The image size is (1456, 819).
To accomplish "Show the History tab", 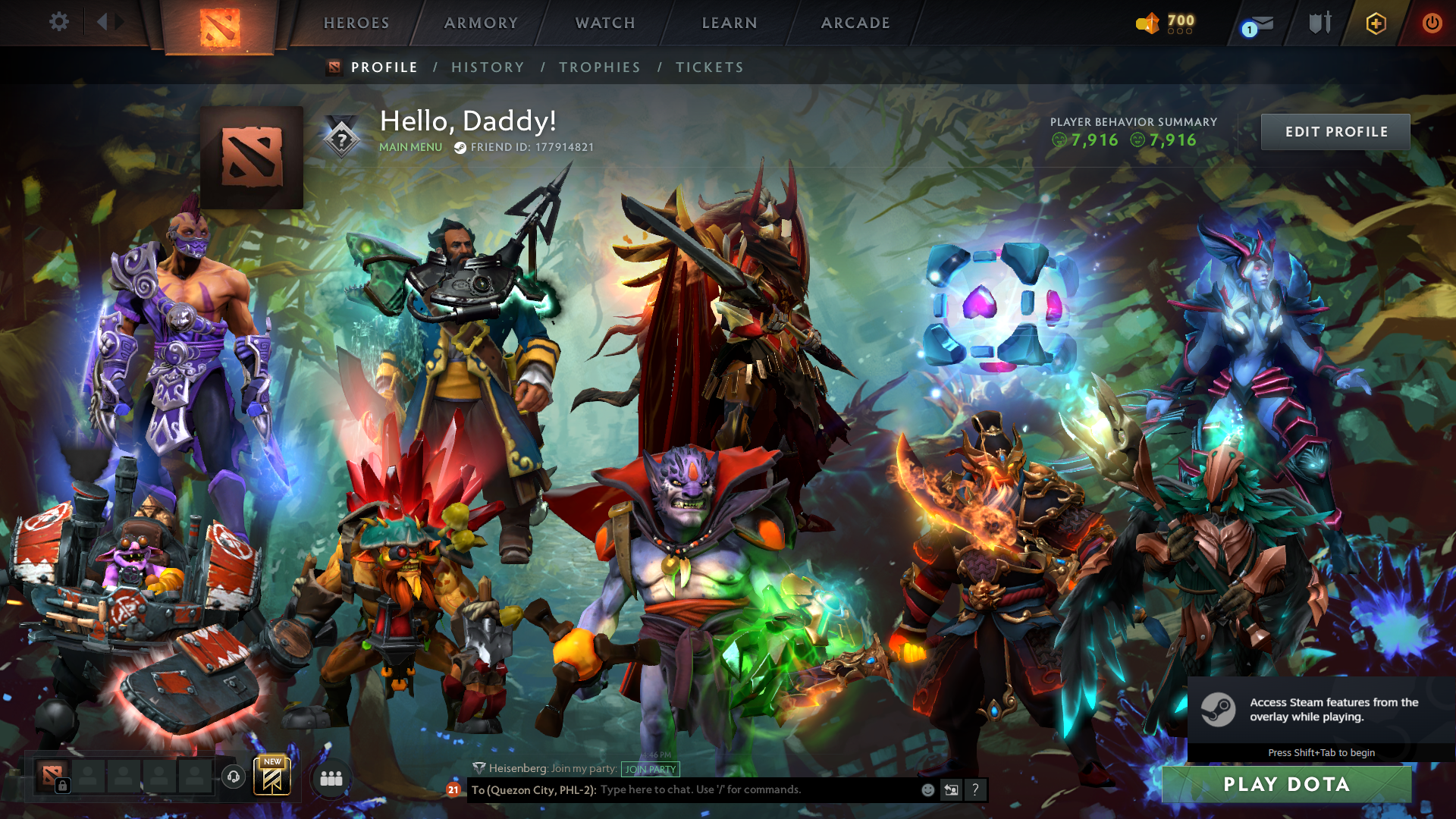I will coord(488,67).
